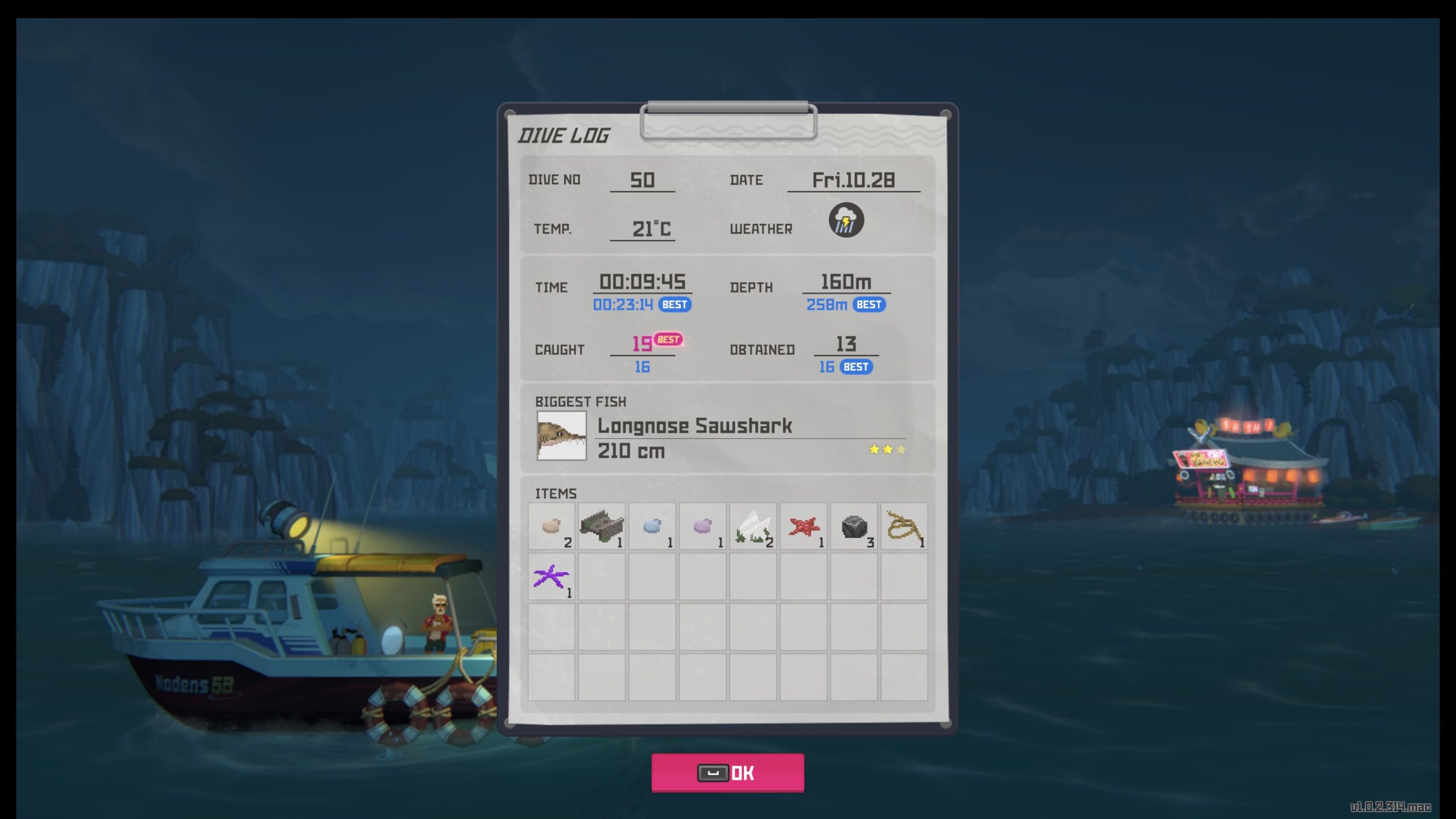Select the white crystal shards item

coord(752,526)
